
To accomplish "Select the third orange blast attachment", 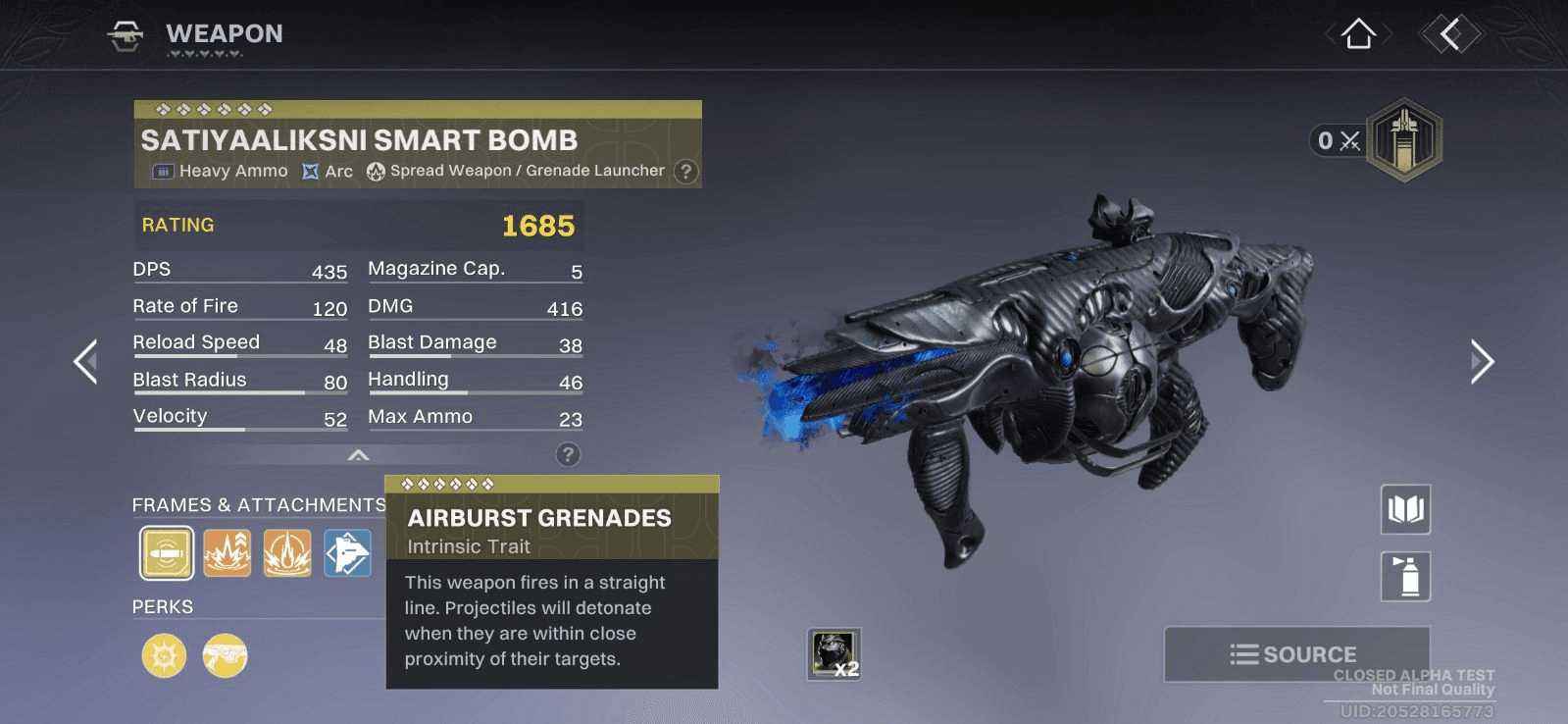I will click(x=287, y=553).
